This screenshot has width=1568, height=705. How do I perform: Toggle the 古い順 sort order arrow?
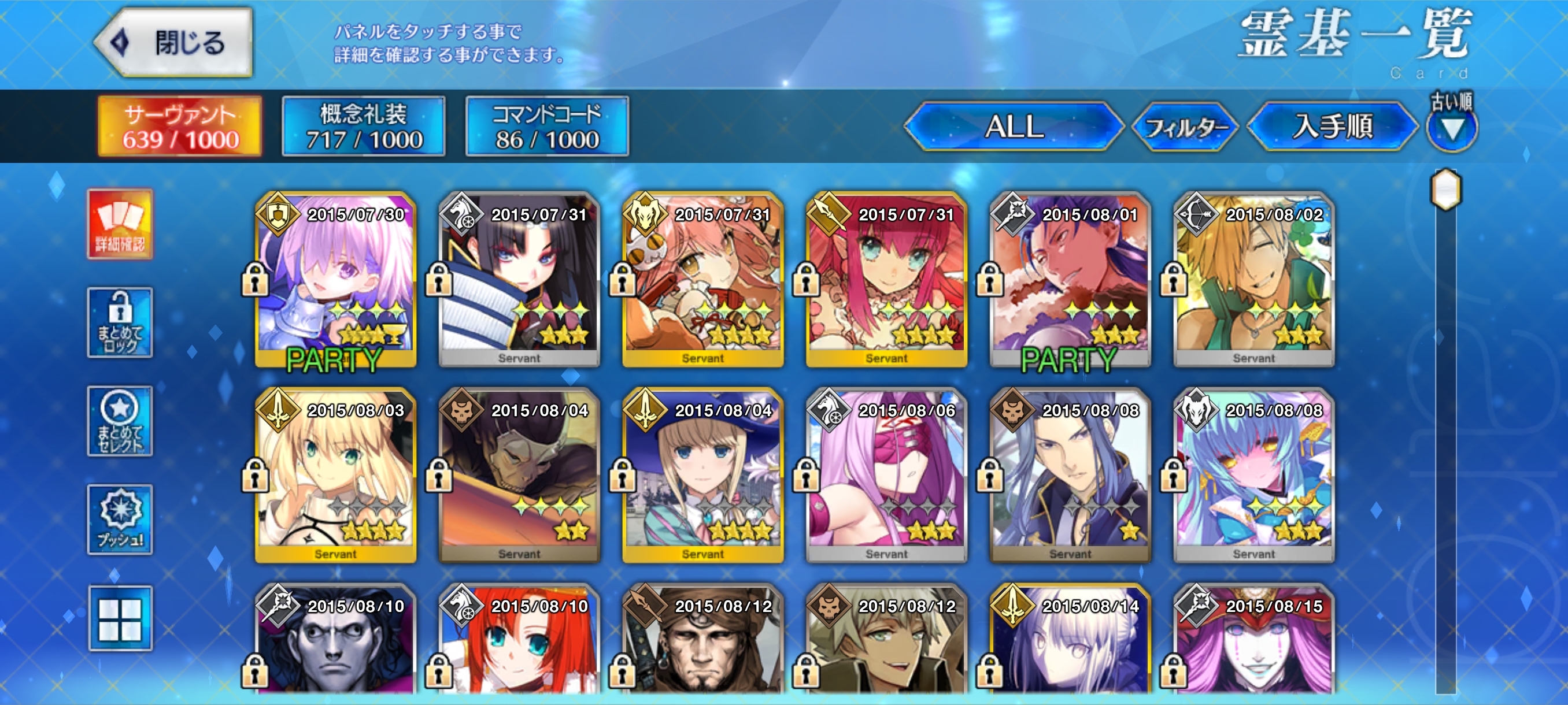pyautogui.click(x=1452, y=128)
